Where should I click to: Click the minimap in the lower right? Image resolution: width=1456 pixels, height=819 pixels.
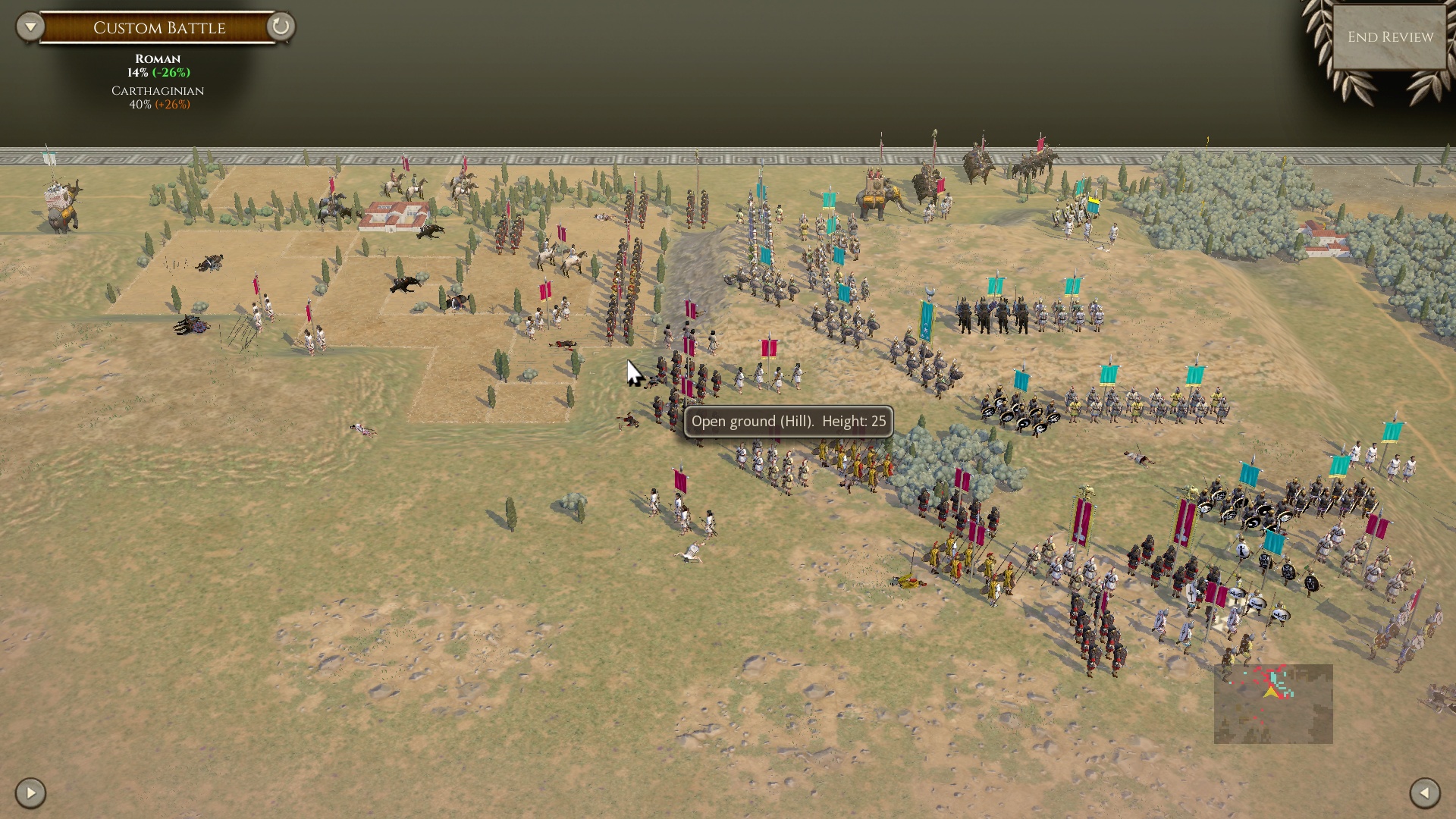coord(1272,704)
